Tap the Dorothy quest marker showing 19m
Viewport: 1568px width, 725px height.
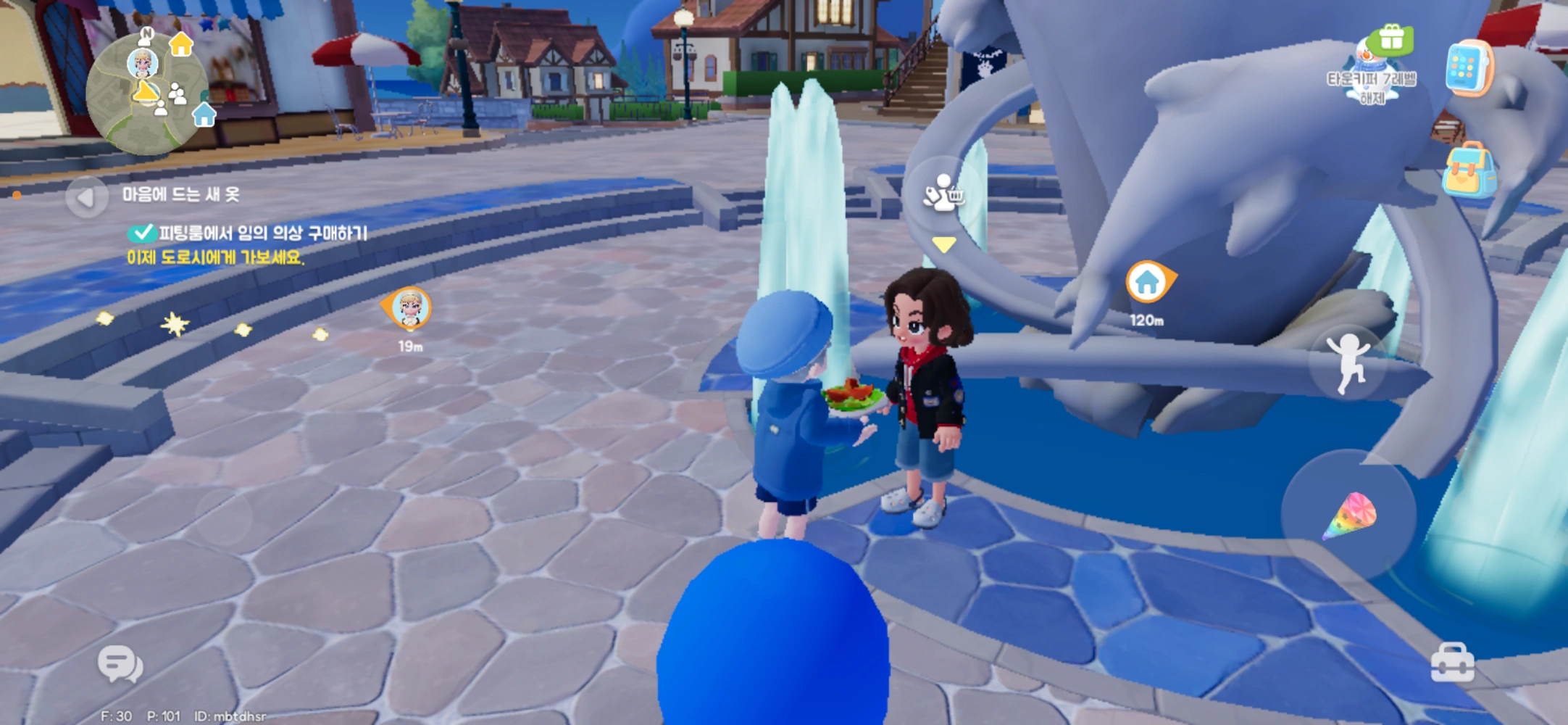click(409, 308)
